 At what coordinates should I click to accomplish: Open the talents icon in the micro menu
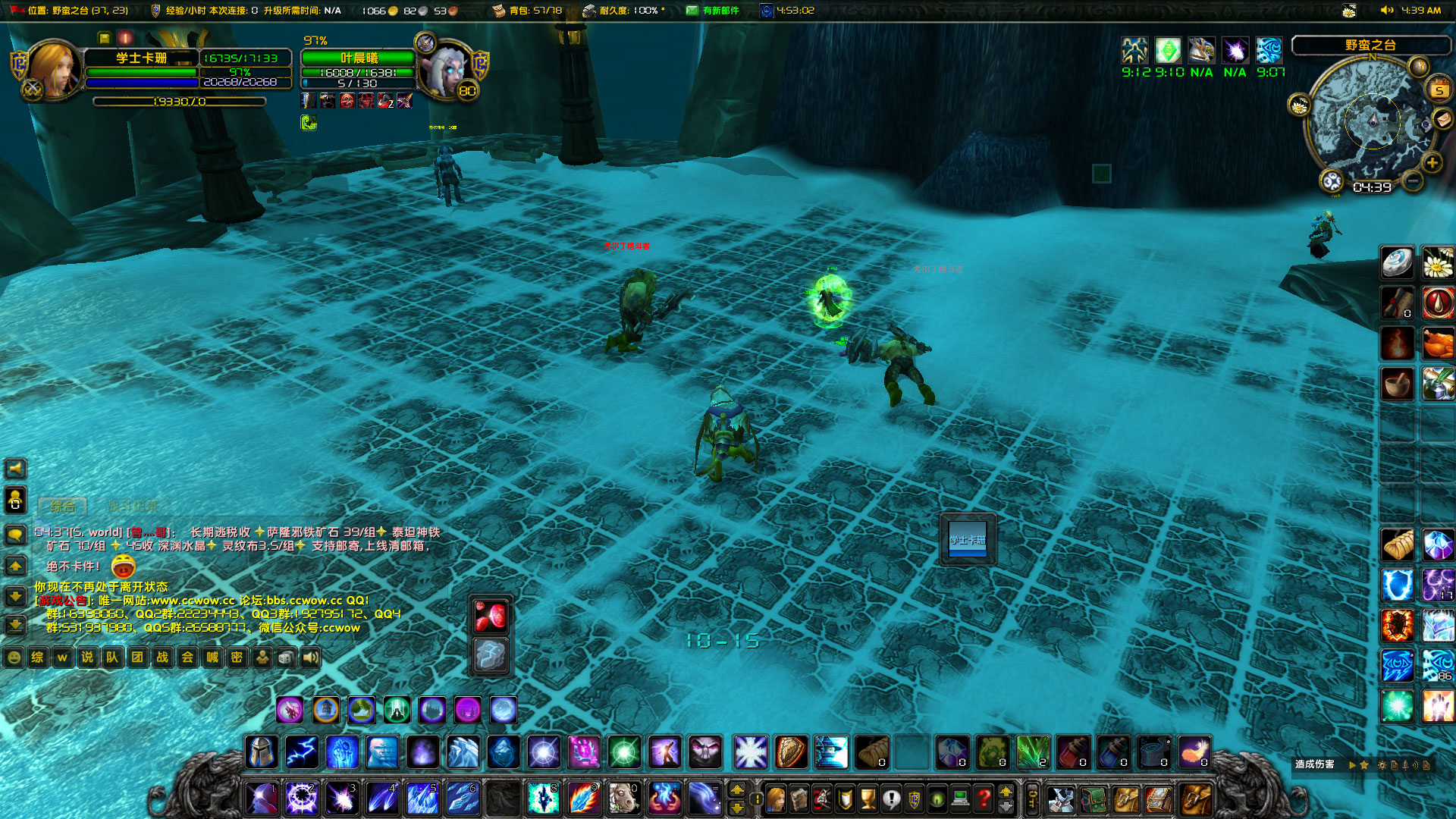point(822,798)
